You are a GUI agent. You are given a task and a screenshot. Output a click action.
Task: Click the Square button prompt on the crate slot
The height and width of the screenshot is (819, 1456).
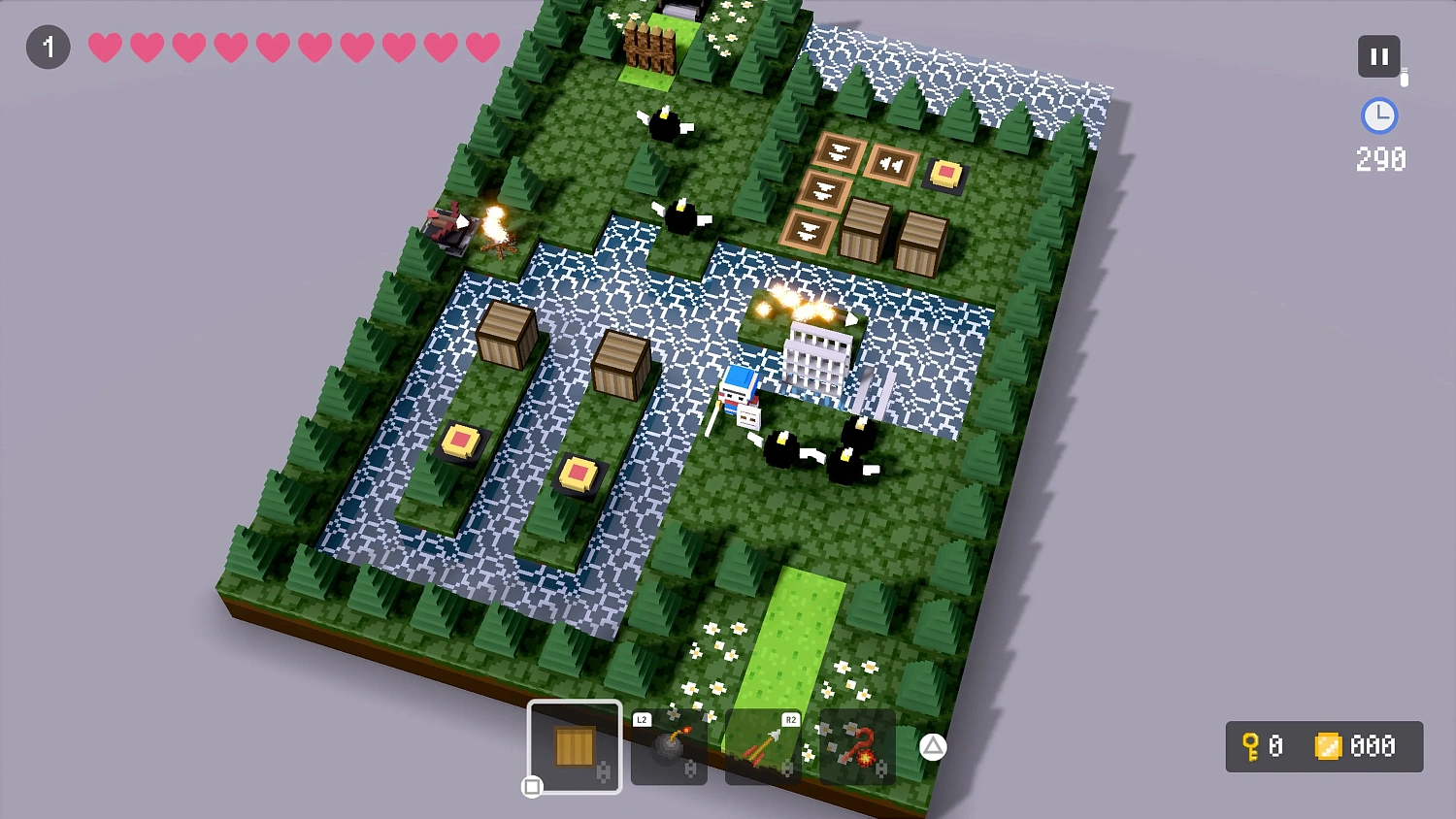click(532, 788)
